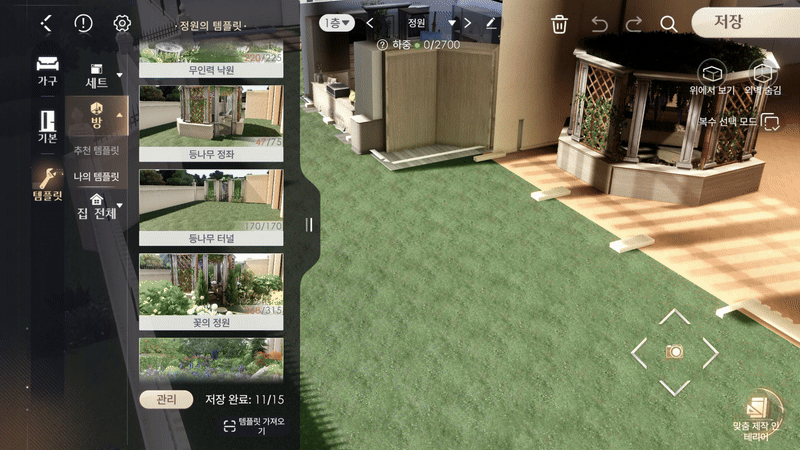Select the 등나무 정좌 template thumbnail
This screenshot has height=450, width=800.
coord(210,123)
